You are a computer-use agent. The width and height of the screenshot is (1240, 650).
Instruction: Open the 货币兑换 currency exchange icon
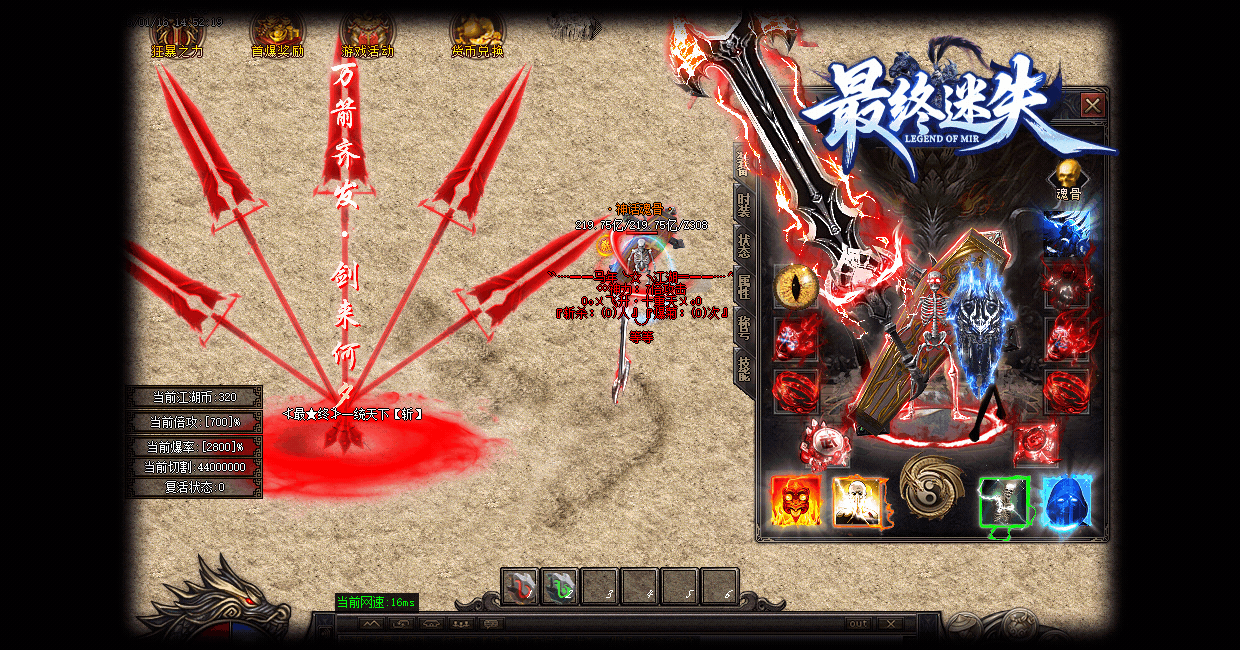[x=477, y=35]
